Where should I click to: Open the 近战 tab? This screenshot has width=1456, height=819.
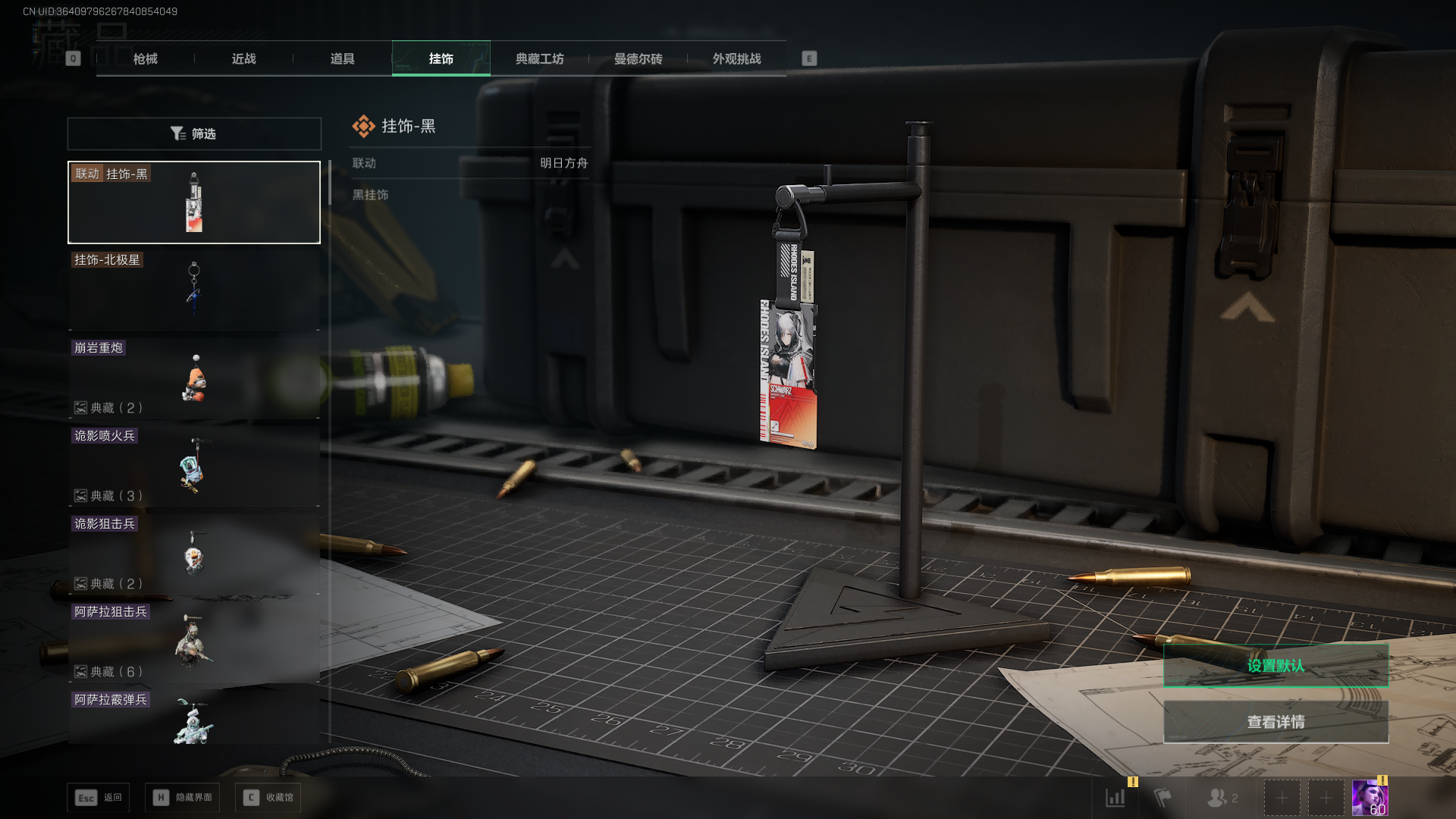pos(243,58)
